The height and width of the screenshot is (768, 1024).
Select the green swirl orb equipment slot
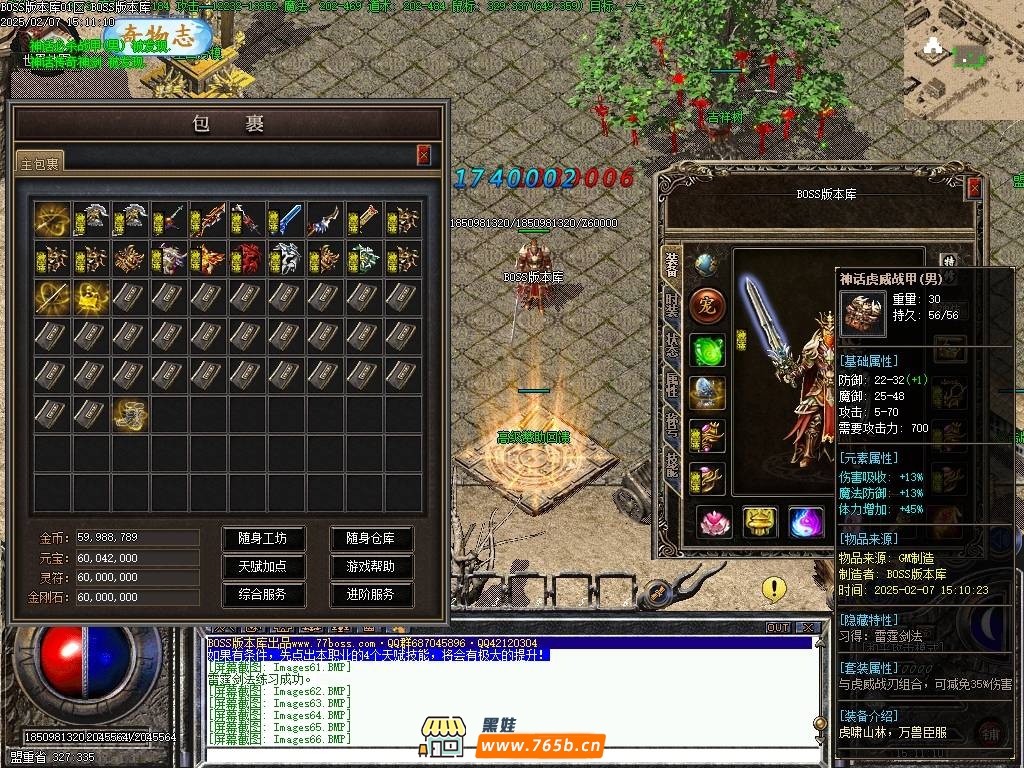(x=707, y=351)
